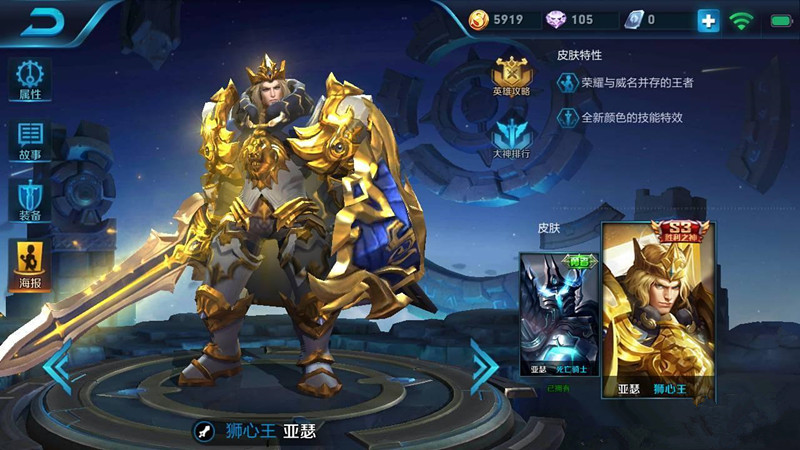Switch to the next hero with right arrow
Image resolution: width=800 pixels, height=450 pixels.
[x=484, y=367]
